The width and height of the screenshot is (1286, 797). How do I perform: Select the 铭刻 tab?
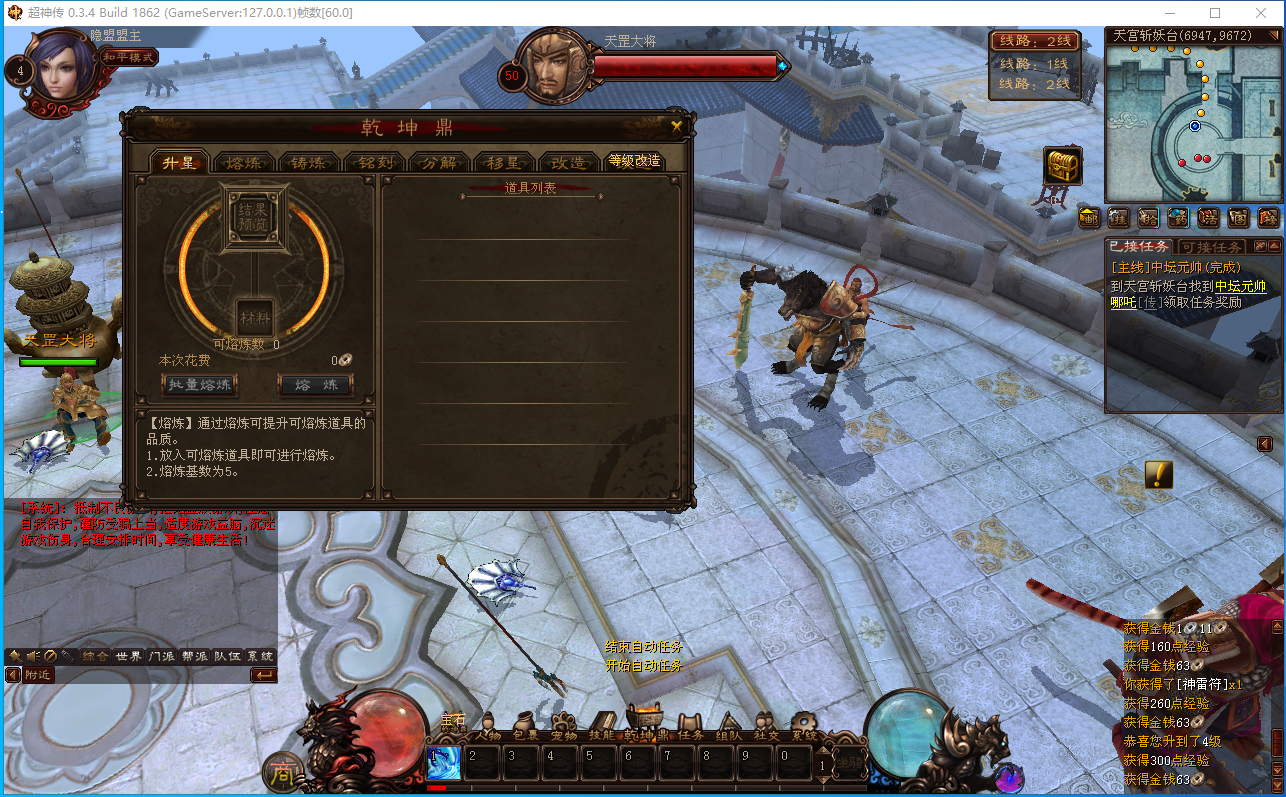(374, 162)
